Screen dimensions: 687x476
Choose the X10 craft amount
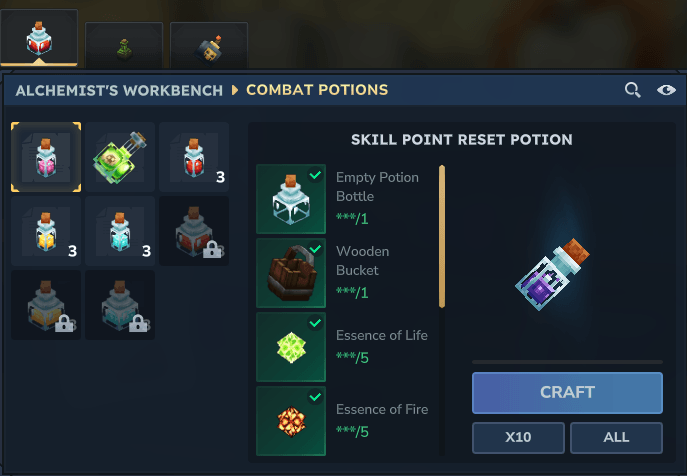coord(518,437)
